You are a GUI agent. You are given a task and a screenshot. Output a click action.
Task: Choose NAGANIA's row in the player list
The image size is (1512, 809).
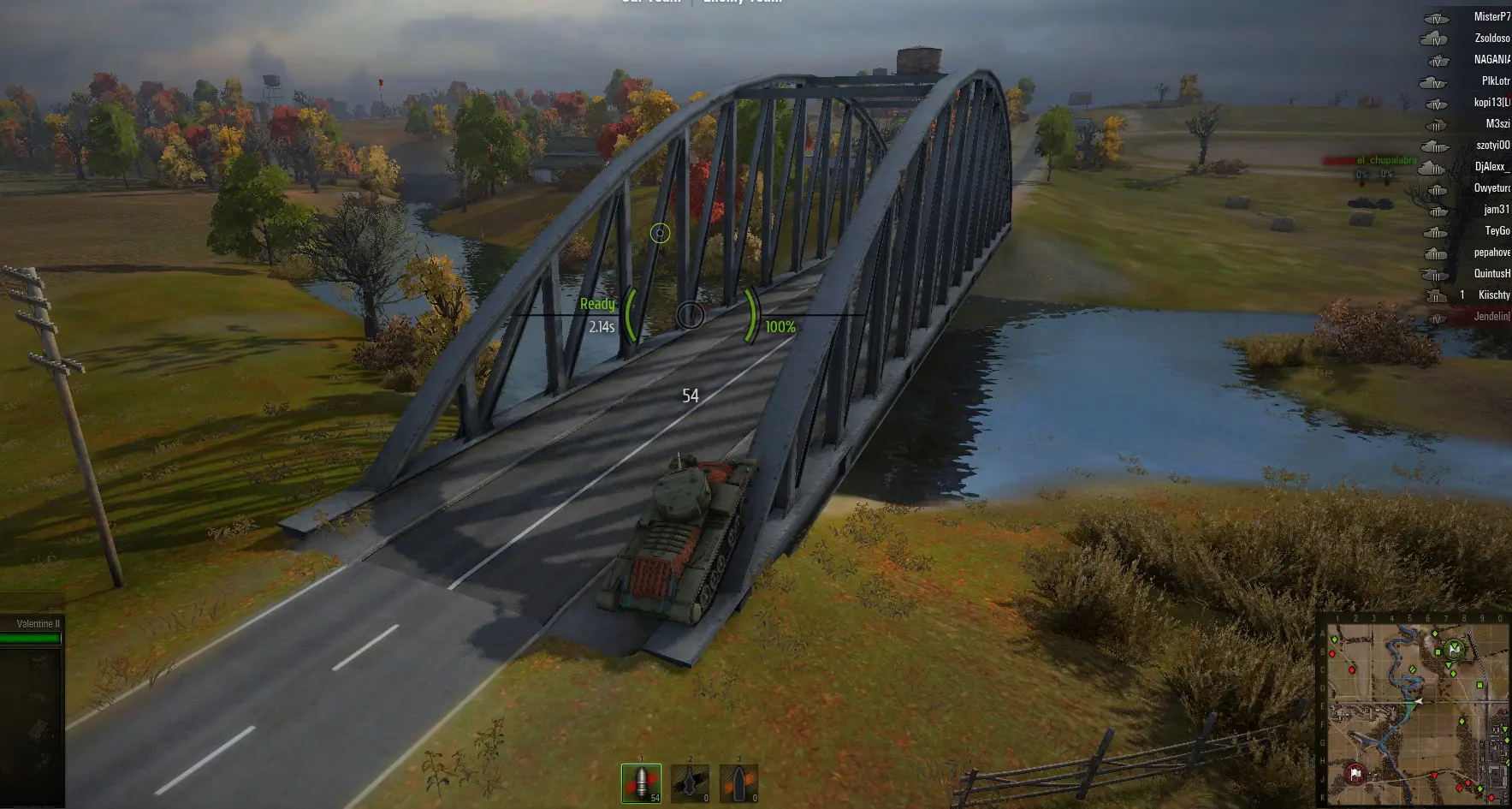(1491, 60)
